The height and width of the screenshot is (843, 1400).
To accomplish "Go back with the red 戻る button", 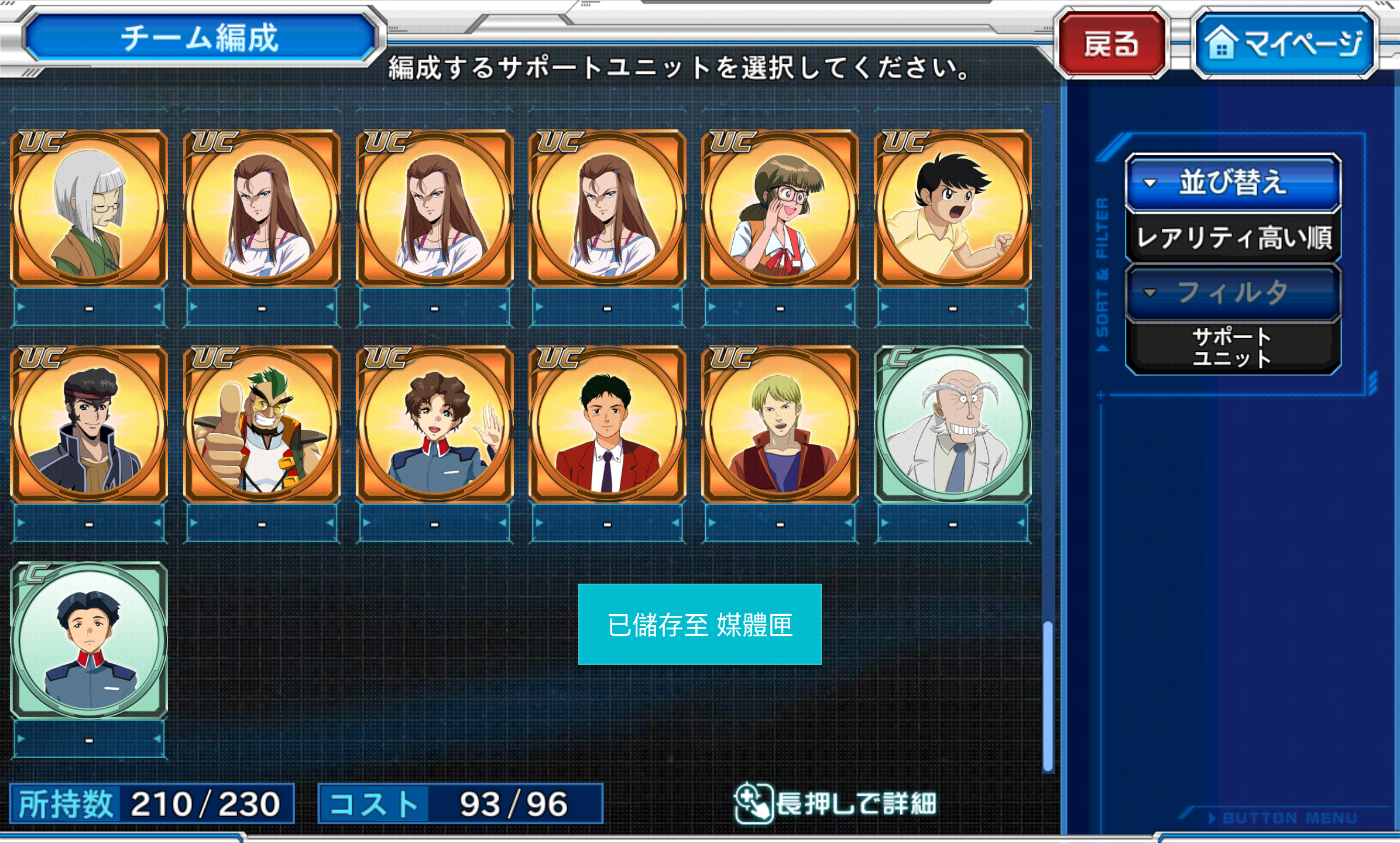I will click(x=1112, y=43).
